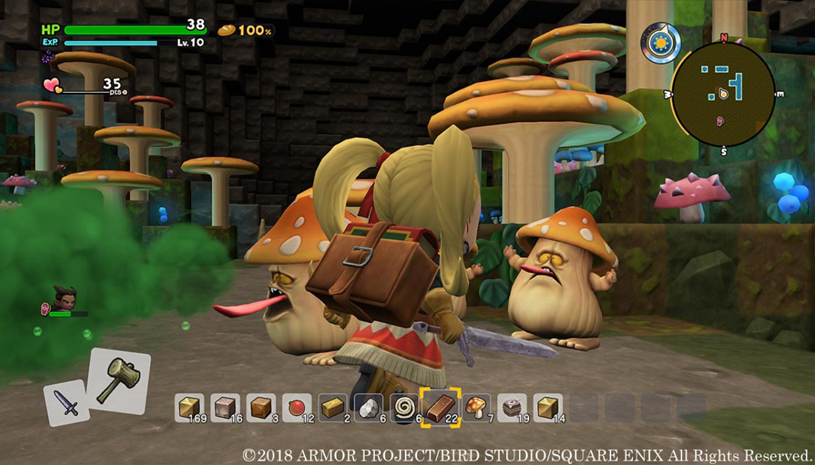Image resolution: width=815 pixels, height=465 pixels.
Task: Select the dark layered block stack of 19
Action: [512, 407]
